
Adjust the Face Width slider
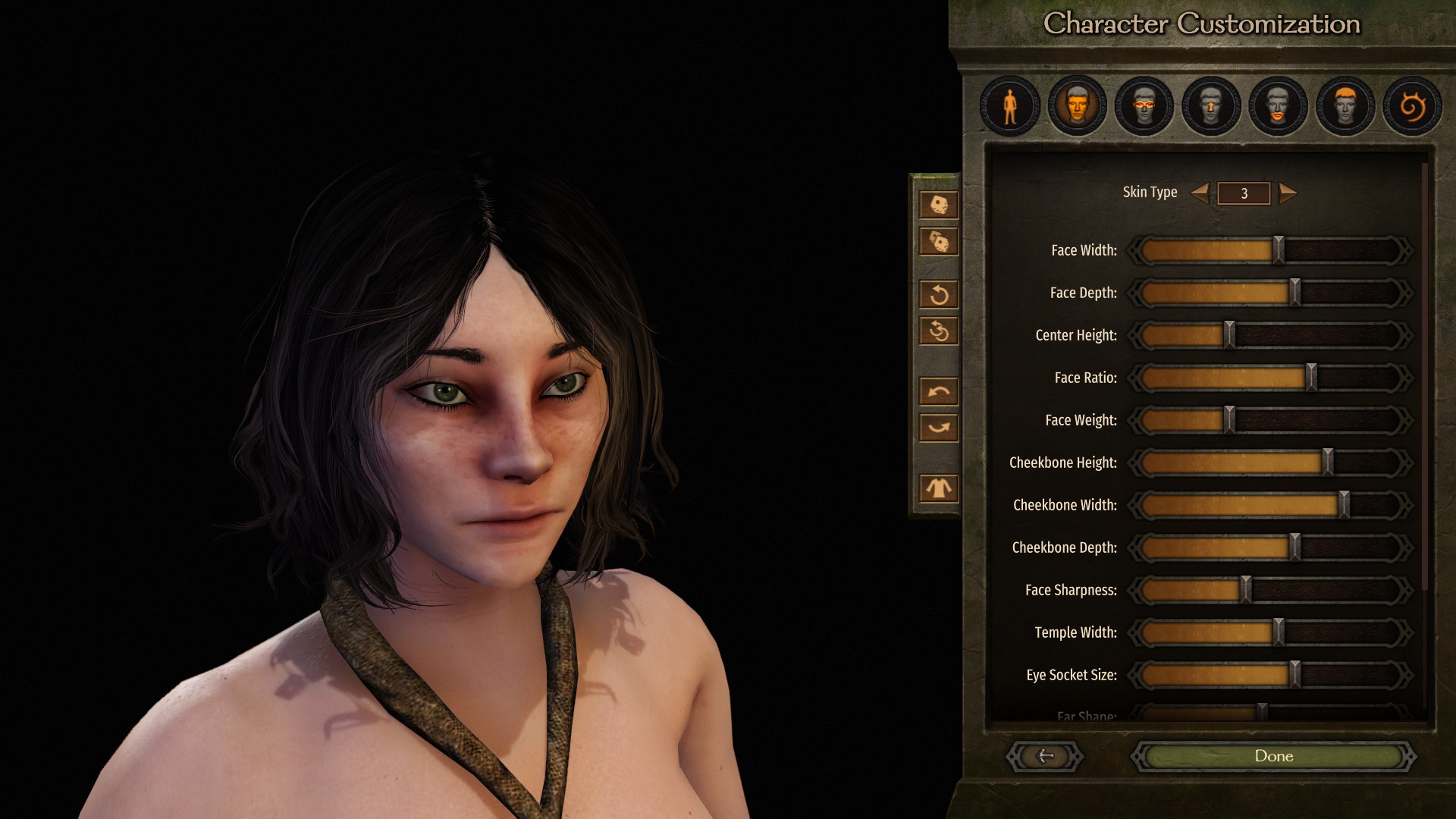click(x=1279, y=250)
